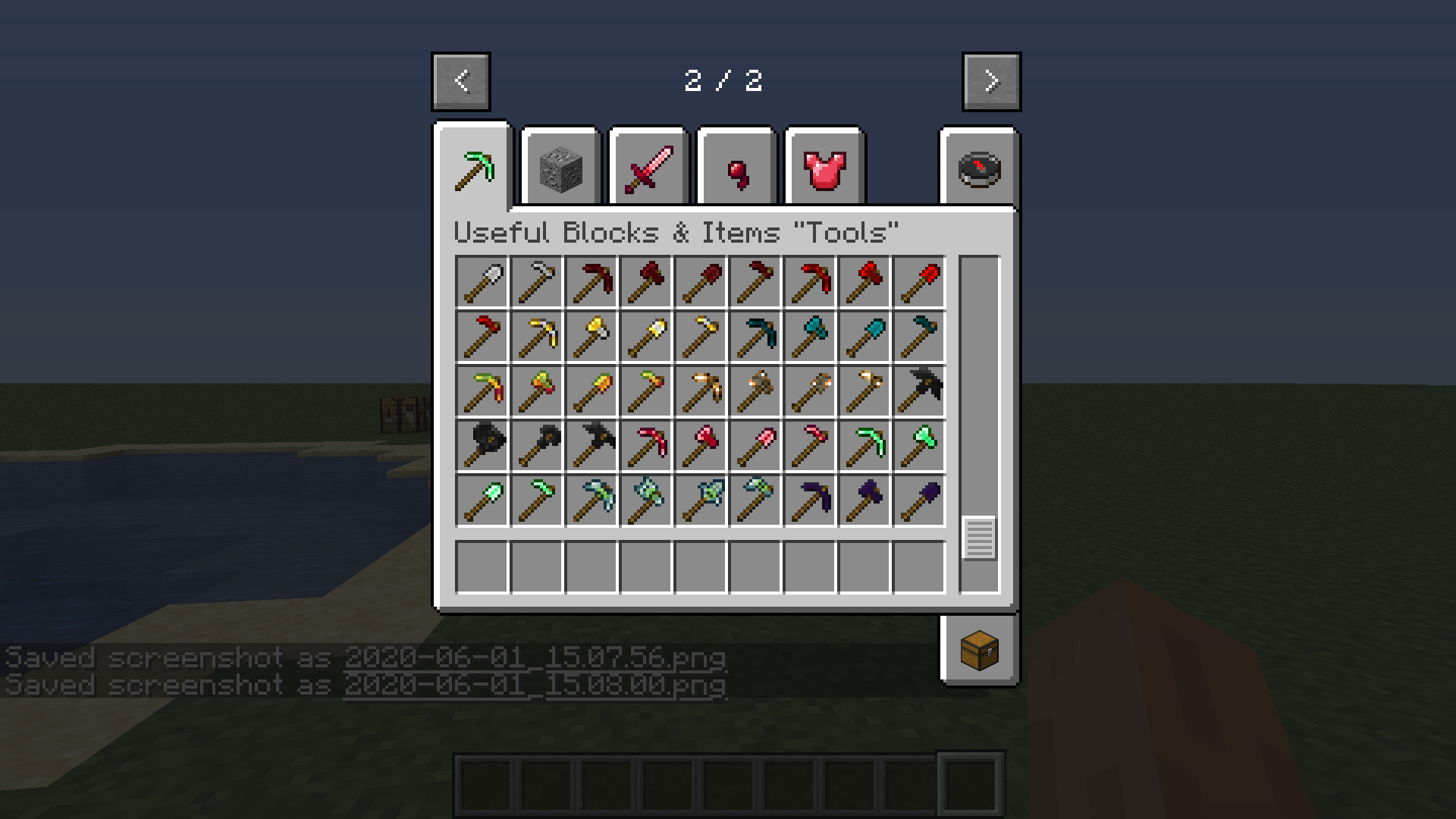Viewport: 1456px width, 819px height.
Task: Switch to the ore block tab
Action: click(561, 167)
